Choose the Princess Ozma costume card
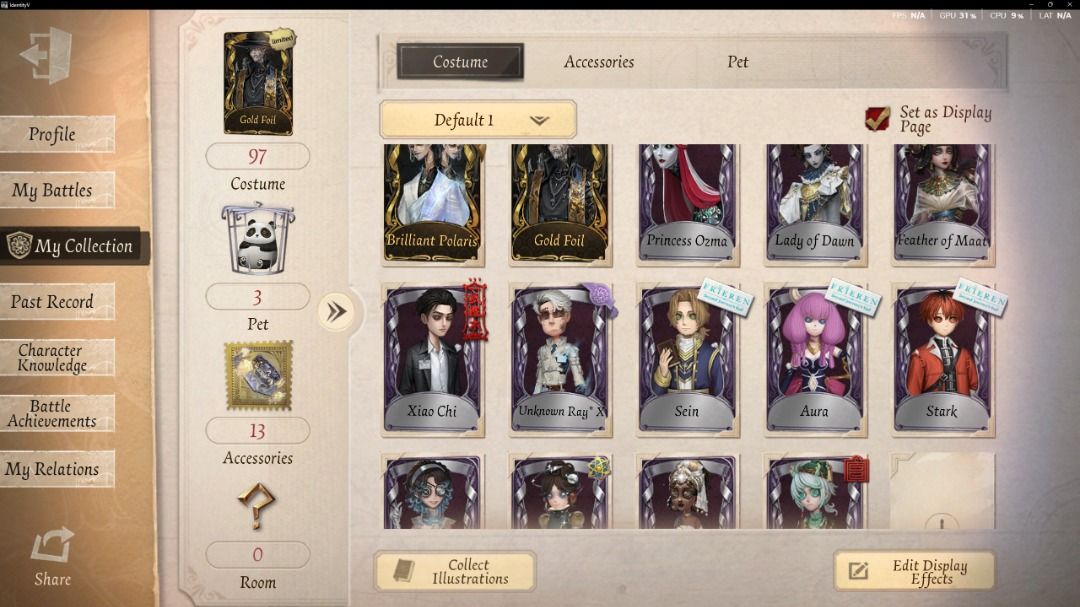 [687, 203]
